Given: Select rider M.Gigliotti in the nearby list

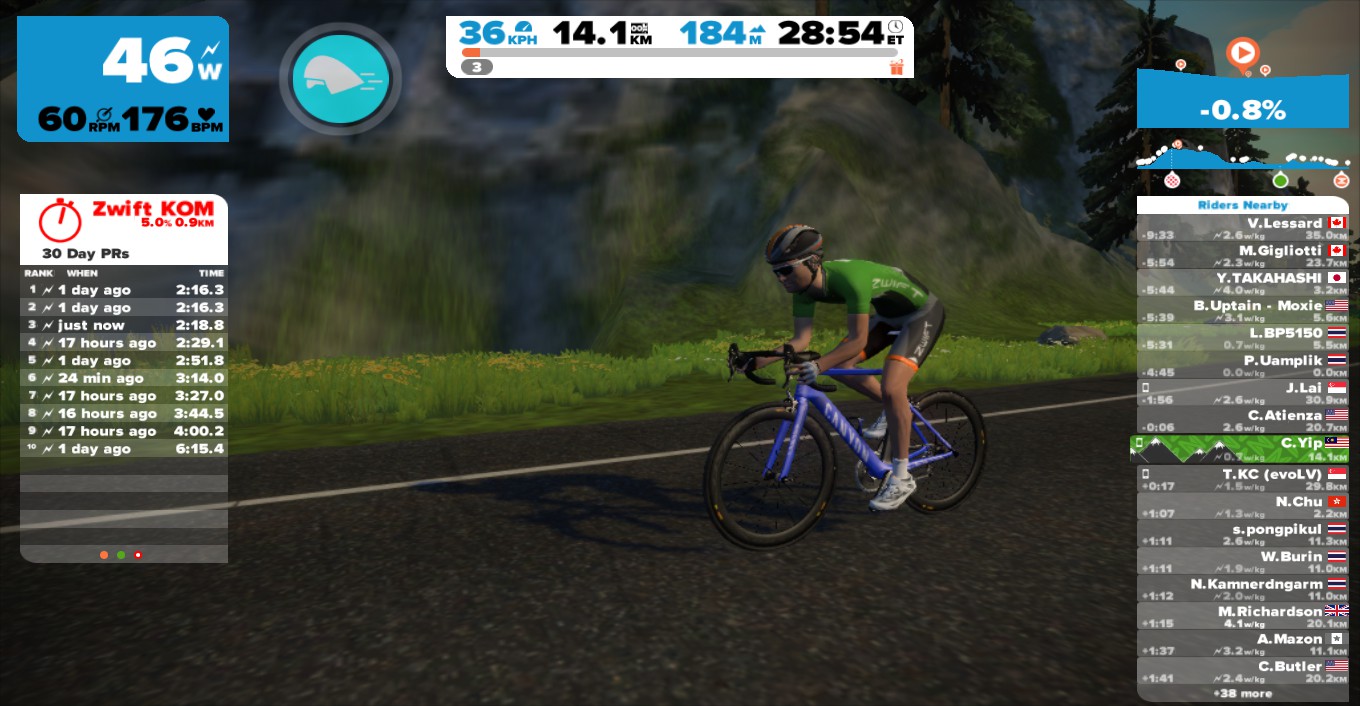Looking at the screenshot, I should (1243, 255).
